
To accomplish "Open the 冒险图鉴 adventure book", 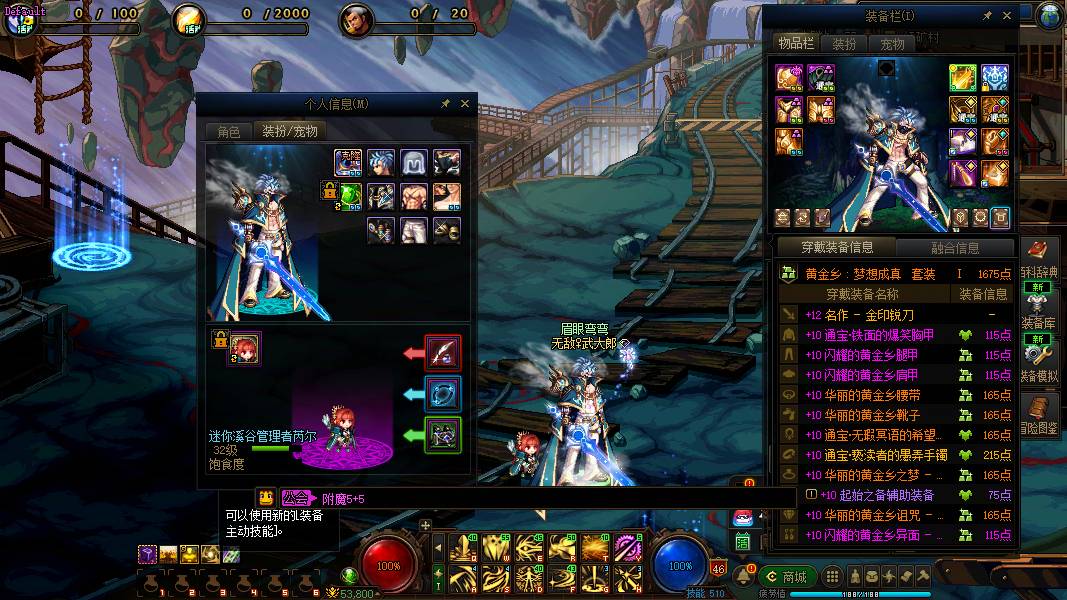I will click(1037, 414).
